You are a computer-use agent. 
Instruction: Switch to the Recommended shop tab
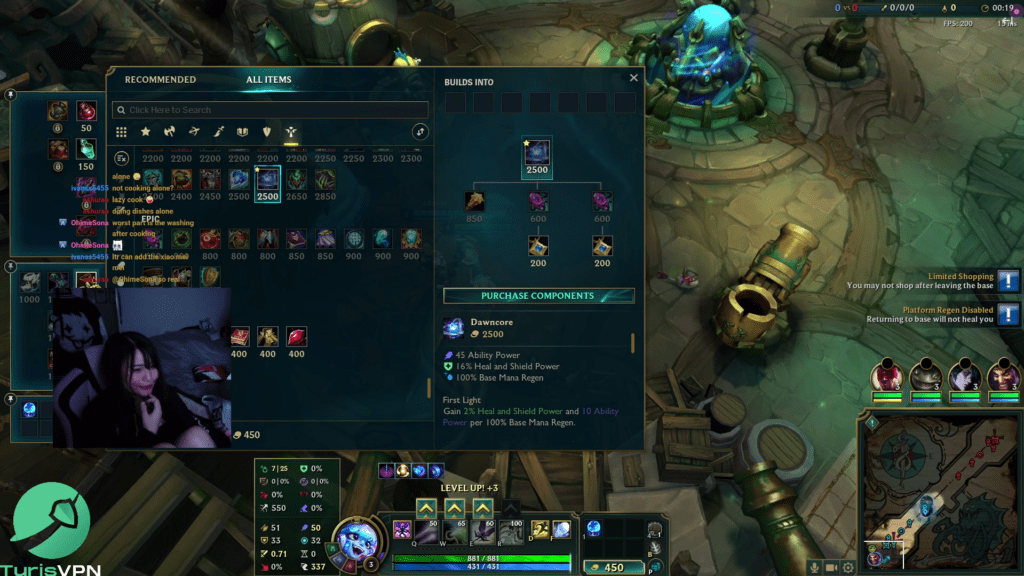tap(160, 80)
